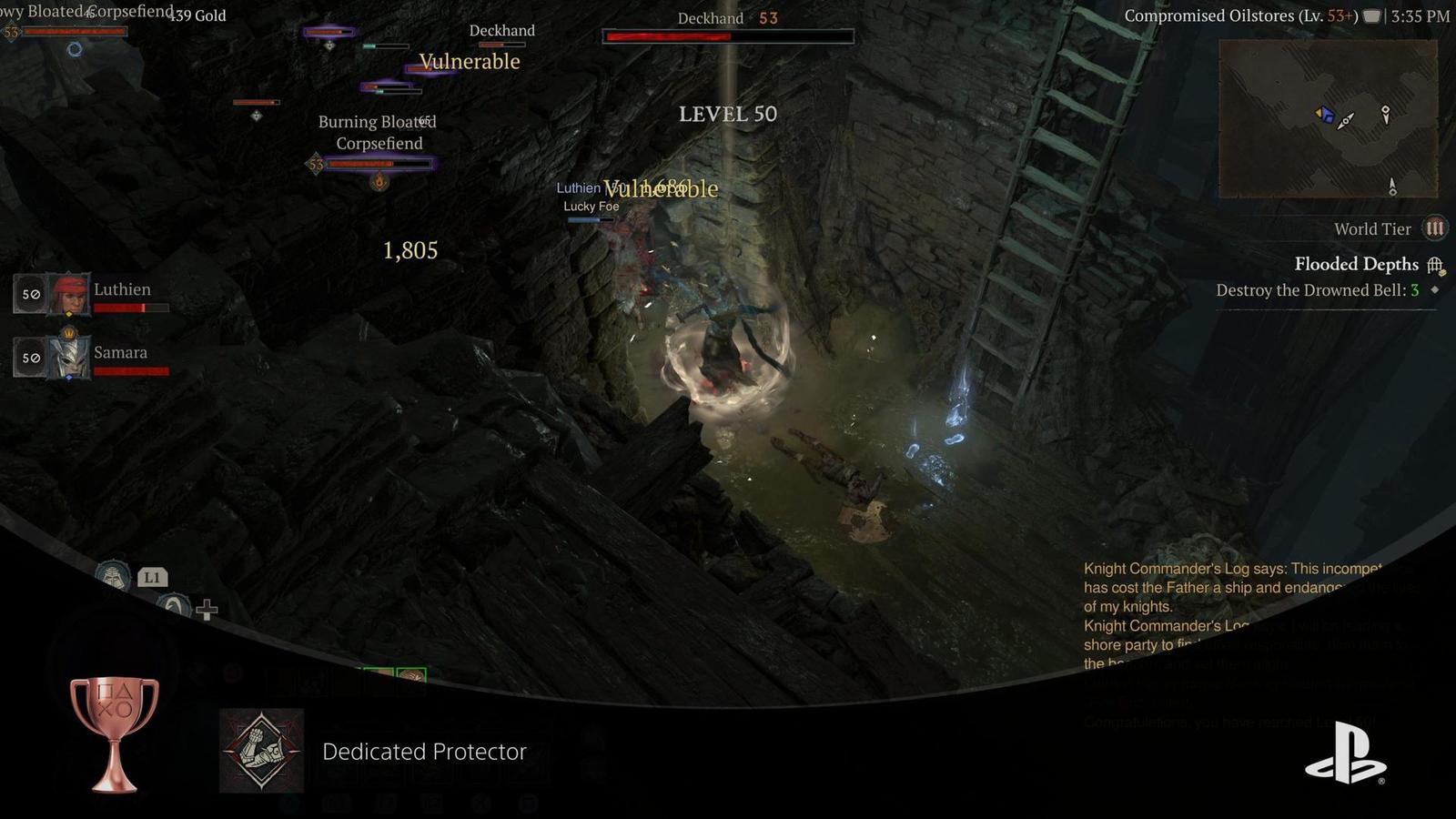
Task: Click the crown icon above Samara's portrait
Action: pyautogui.click(x=69, y=332)
